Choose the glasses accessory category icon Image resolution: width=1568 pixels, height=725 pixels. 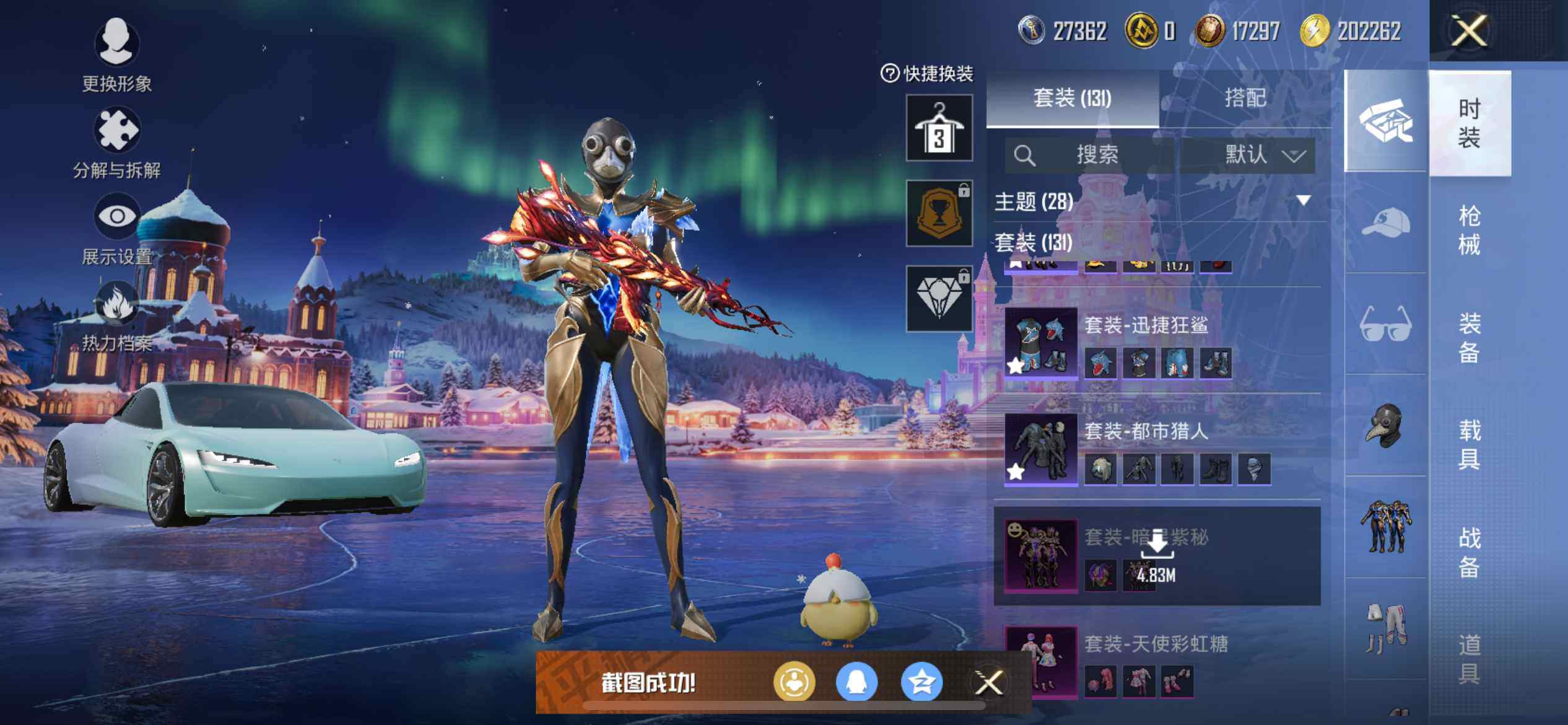1386,324
